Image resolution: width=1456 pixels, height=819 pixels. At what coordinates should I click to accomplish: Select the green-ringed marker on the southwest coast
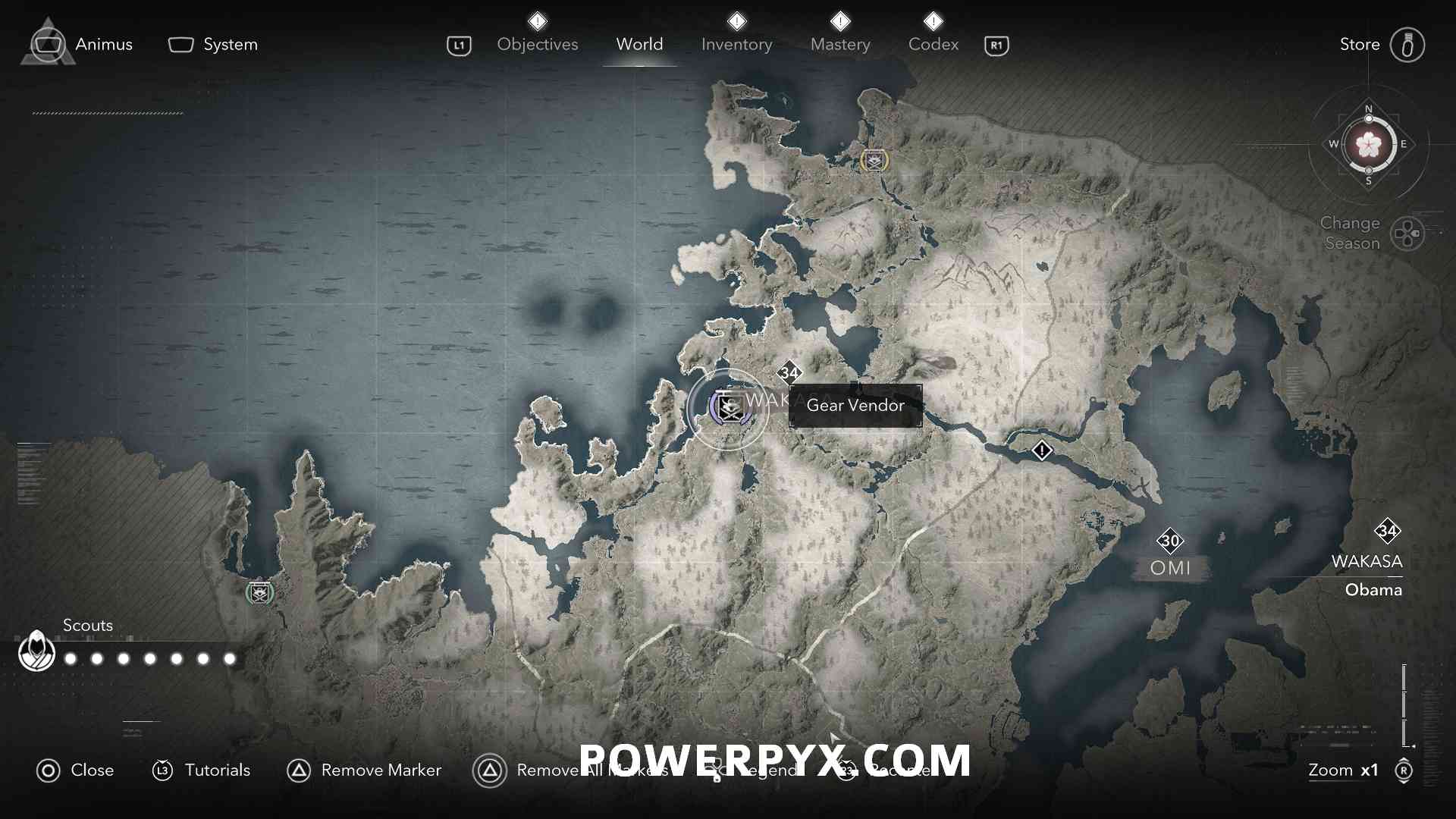260,592
